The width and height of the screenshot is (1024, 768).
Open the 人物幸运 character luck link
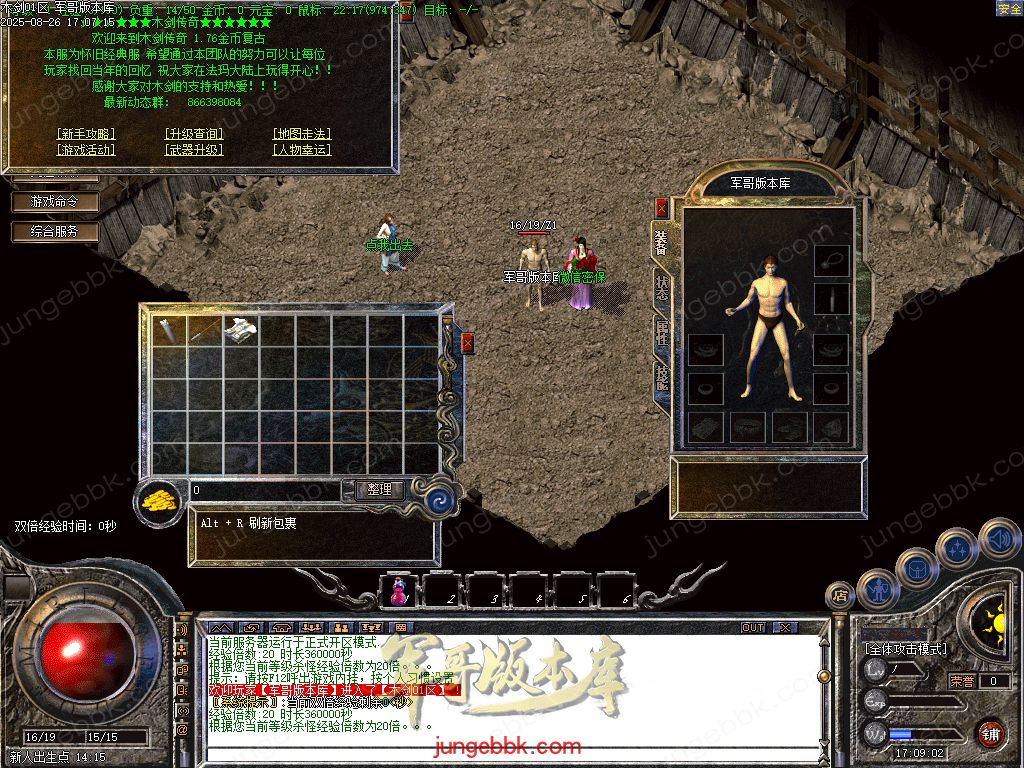pos(301,150)
